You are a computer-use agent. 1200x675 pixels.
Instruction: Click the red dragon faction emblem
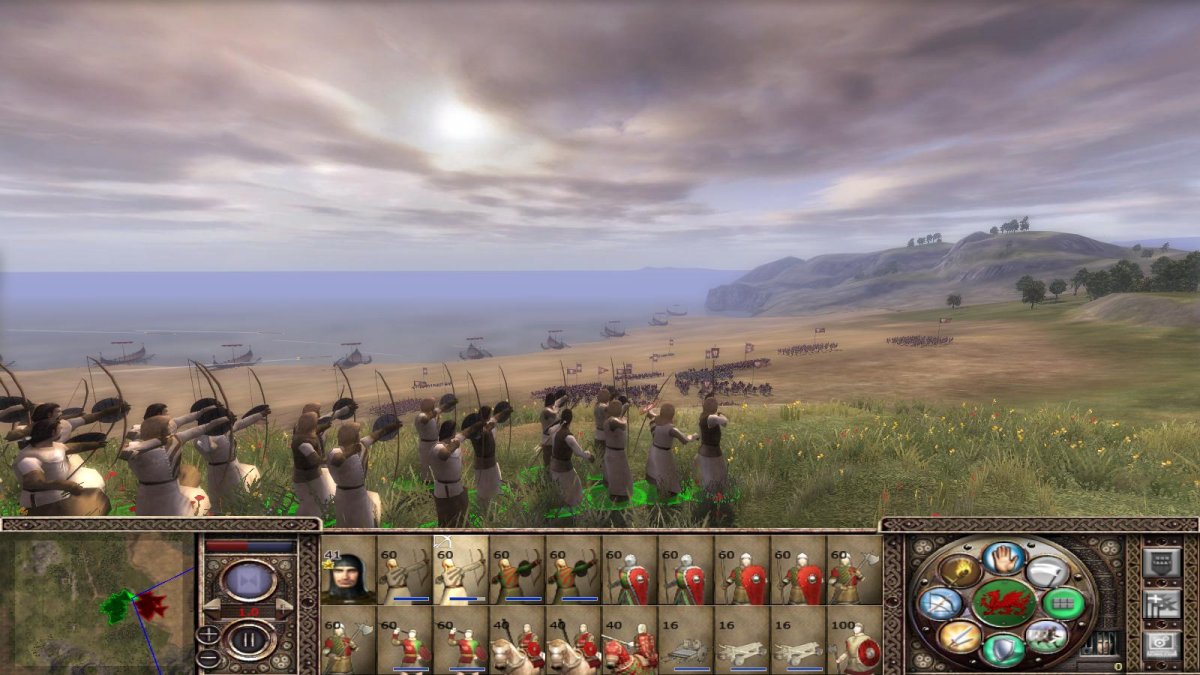(x=1003, y=603)
